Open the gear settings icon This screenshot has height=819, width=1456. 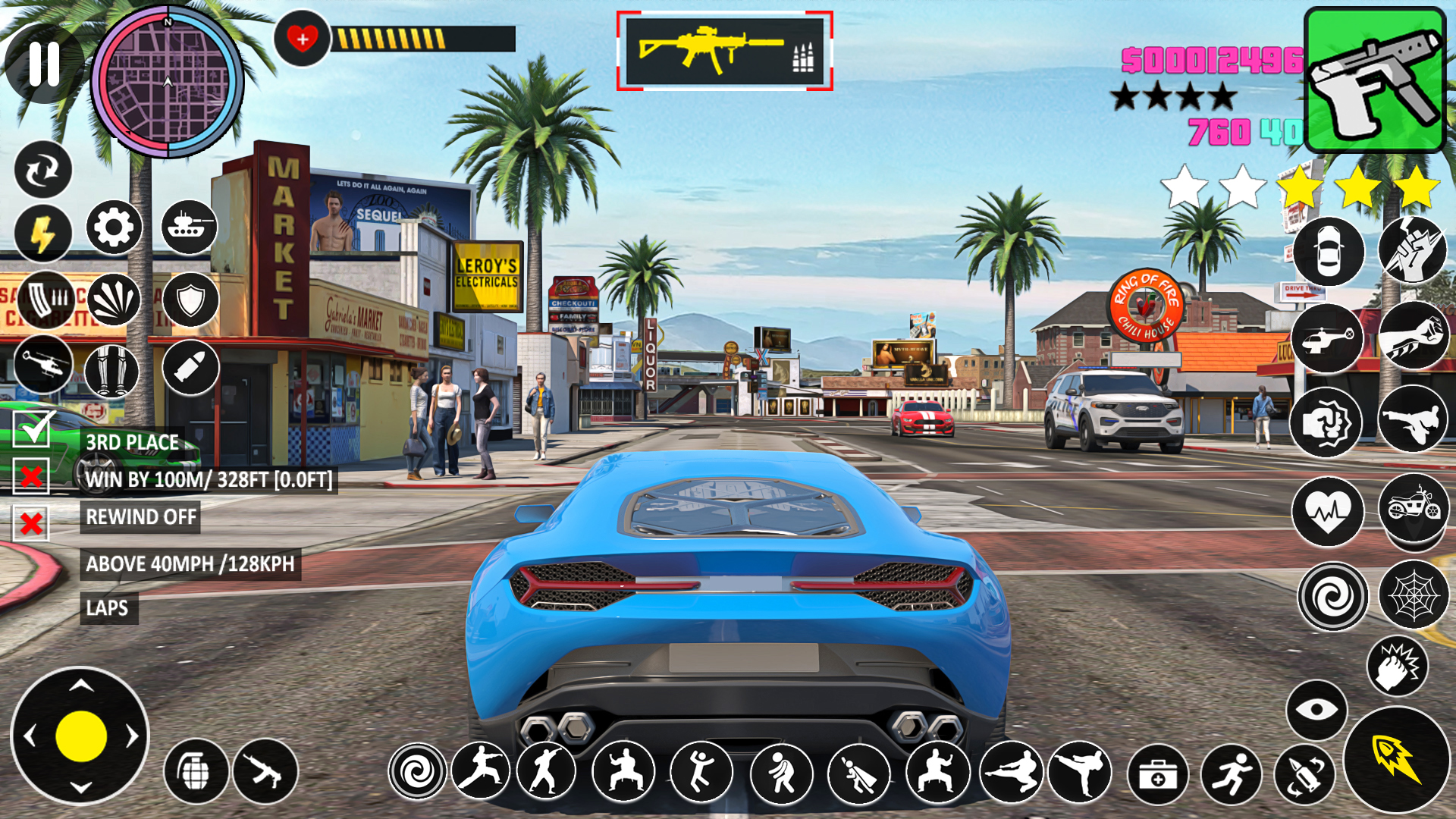(x=114, y=227)
